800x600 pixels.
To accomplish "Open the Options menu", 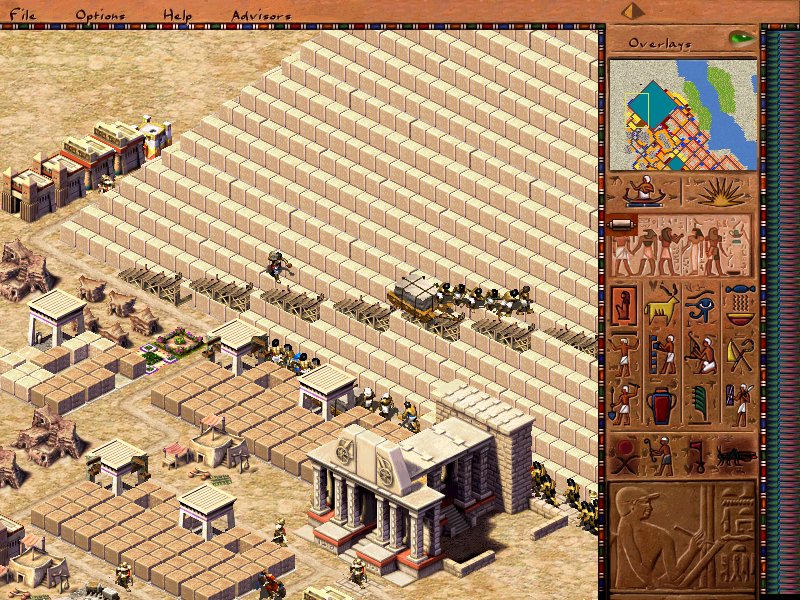I will click(x=100, y=15).
